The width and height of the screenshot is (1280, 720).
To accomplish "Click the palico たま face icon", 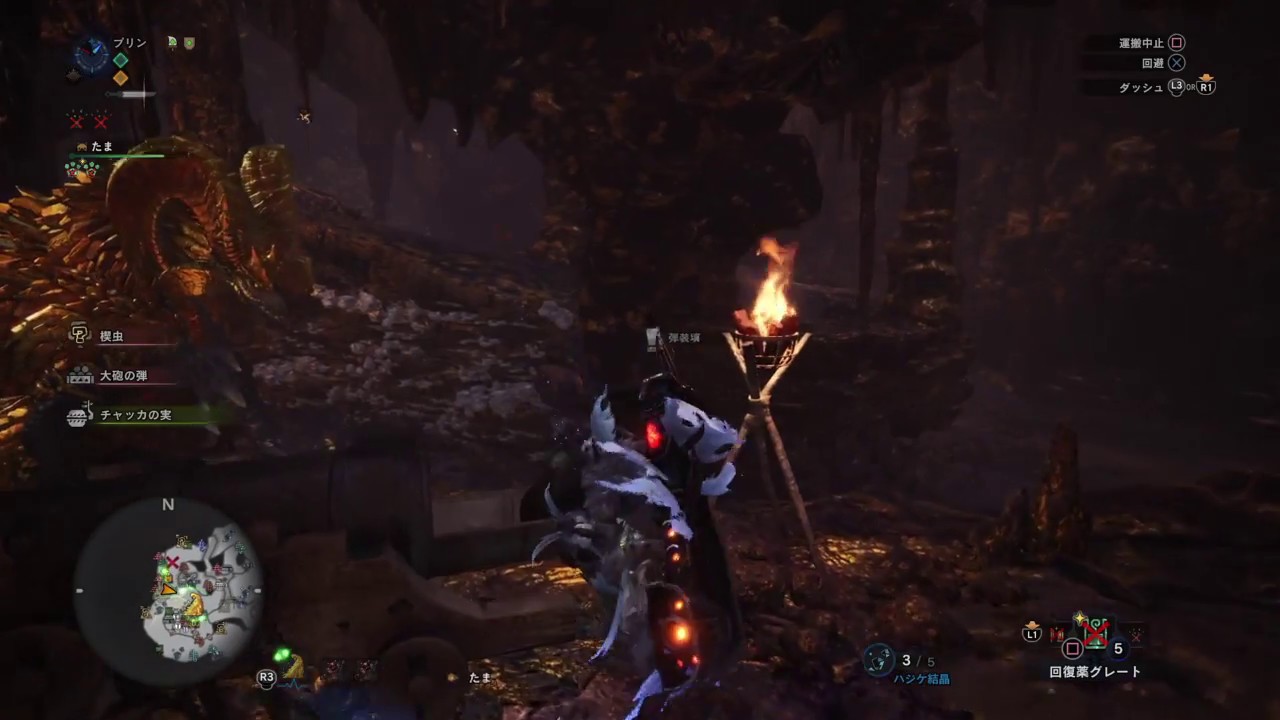I will click(81, 146).
